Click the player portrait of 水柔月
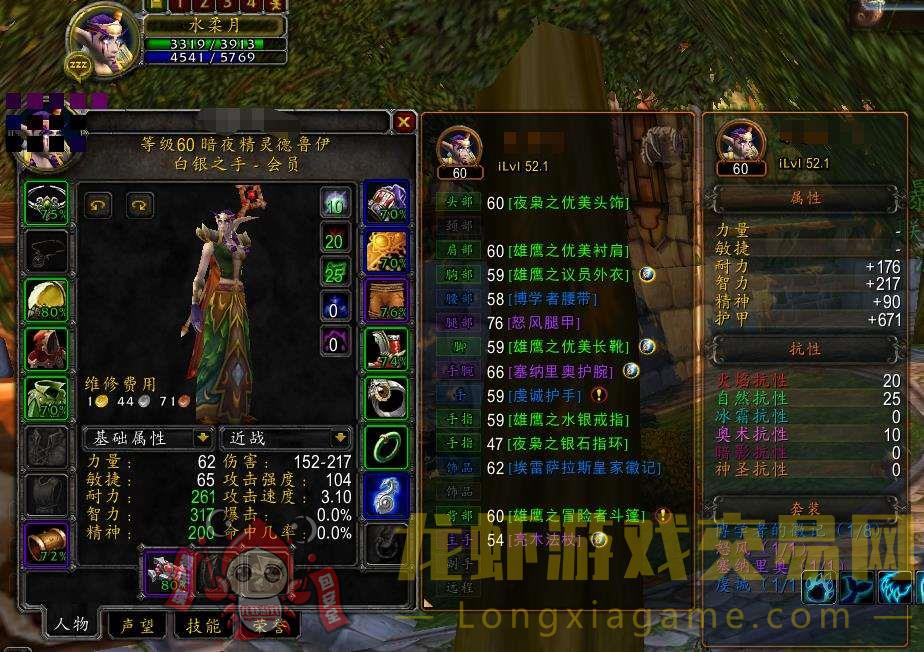This screenshot has height=652, width=924. tap(105, 40)
